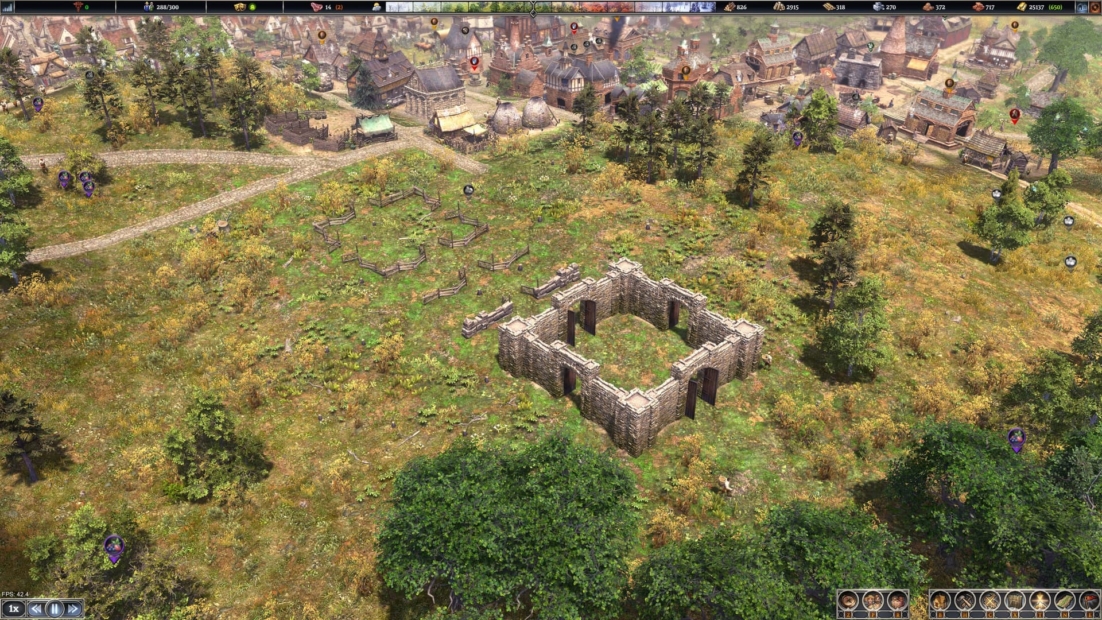Screen dimensions: 1102x620
Task: Open the house building menu icon
Action: pos(940,601)
